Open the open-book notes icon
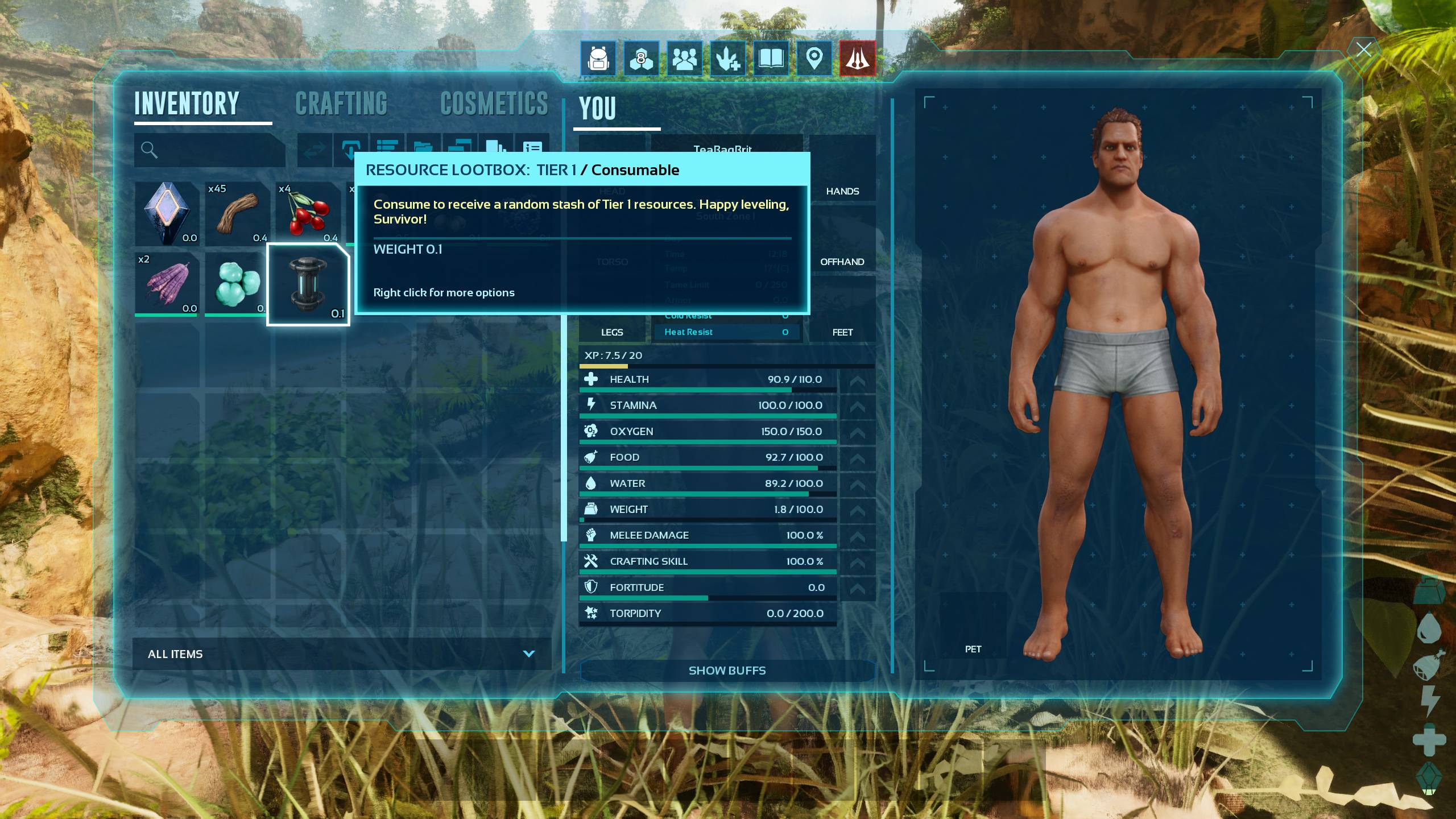This screenshot has width=1456, height=819. [x=771, y=58]
